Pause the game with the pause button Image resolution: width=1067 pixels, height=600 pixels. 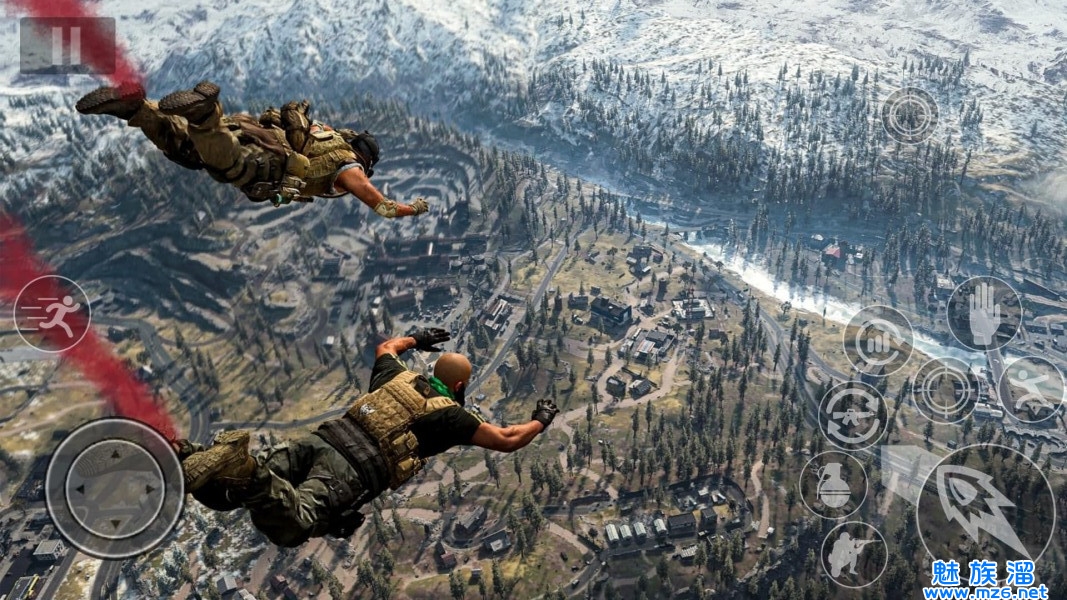point(66,45)
